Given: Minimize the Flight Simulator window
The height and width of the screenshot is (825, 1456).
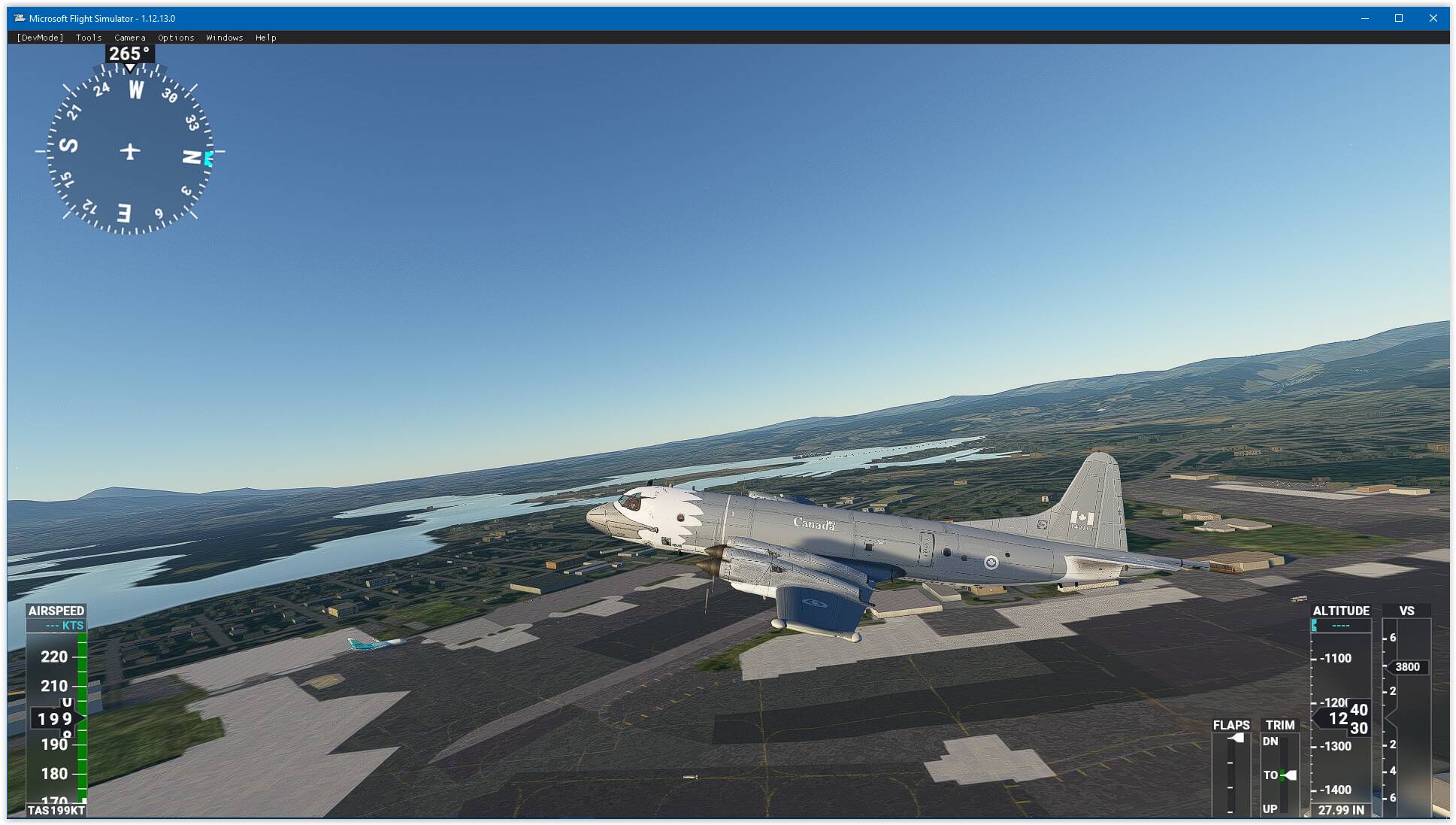Looking at the screenshot, I should point(1365,19).
